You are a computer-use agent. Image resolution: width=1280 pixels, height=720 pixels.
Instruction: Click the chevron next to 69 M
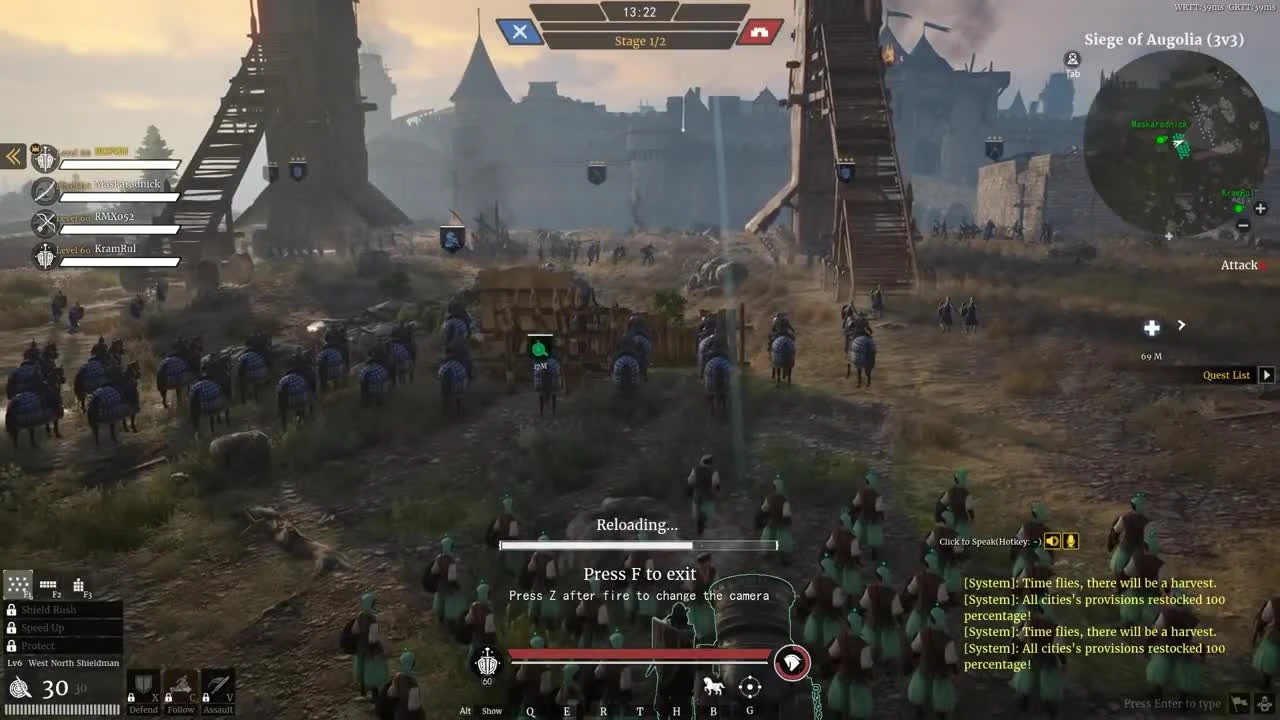pos(1181,325)
